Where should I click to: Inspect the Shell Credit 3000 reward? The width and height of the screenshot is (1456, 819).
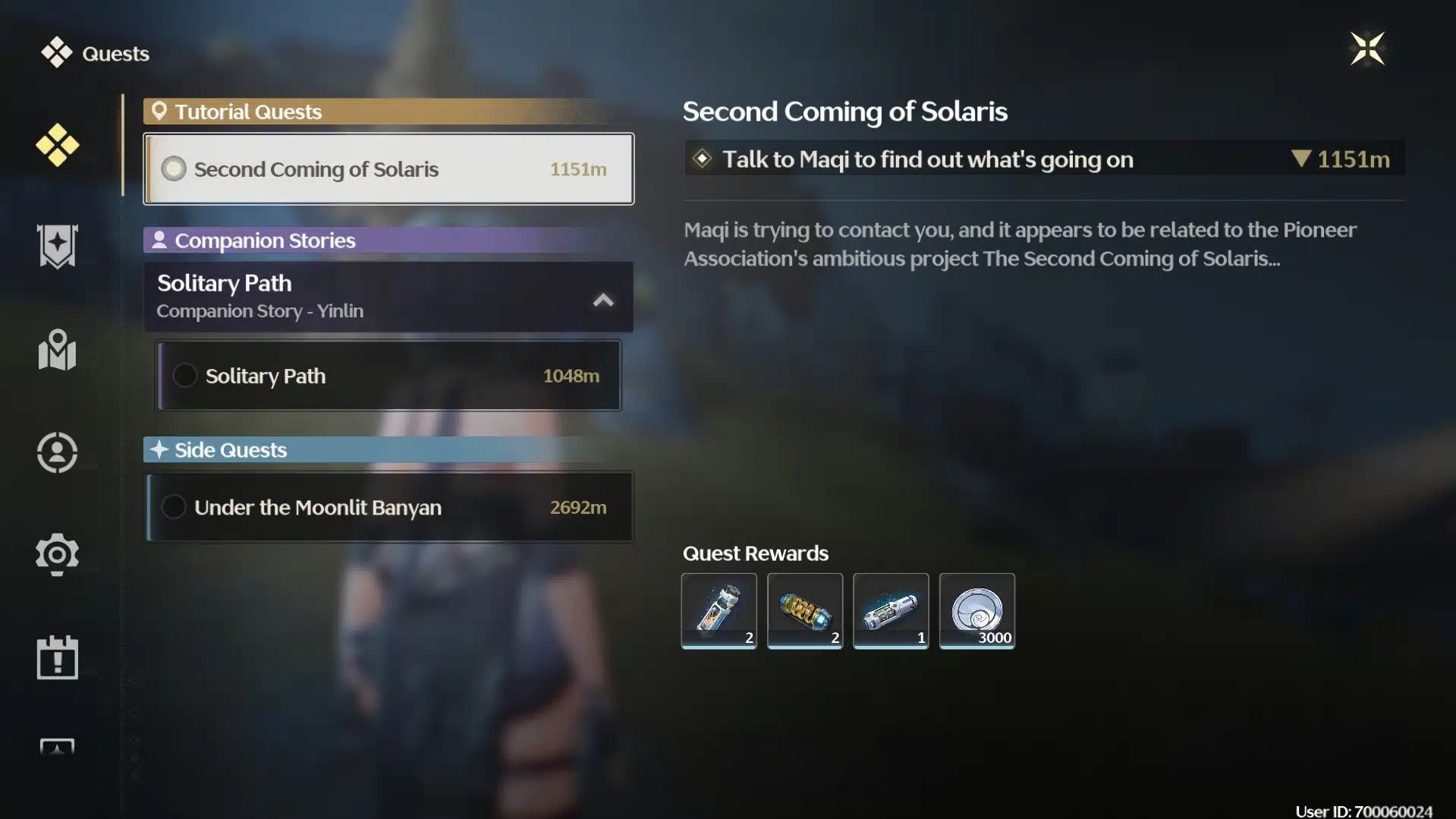(x=976, y=611)
